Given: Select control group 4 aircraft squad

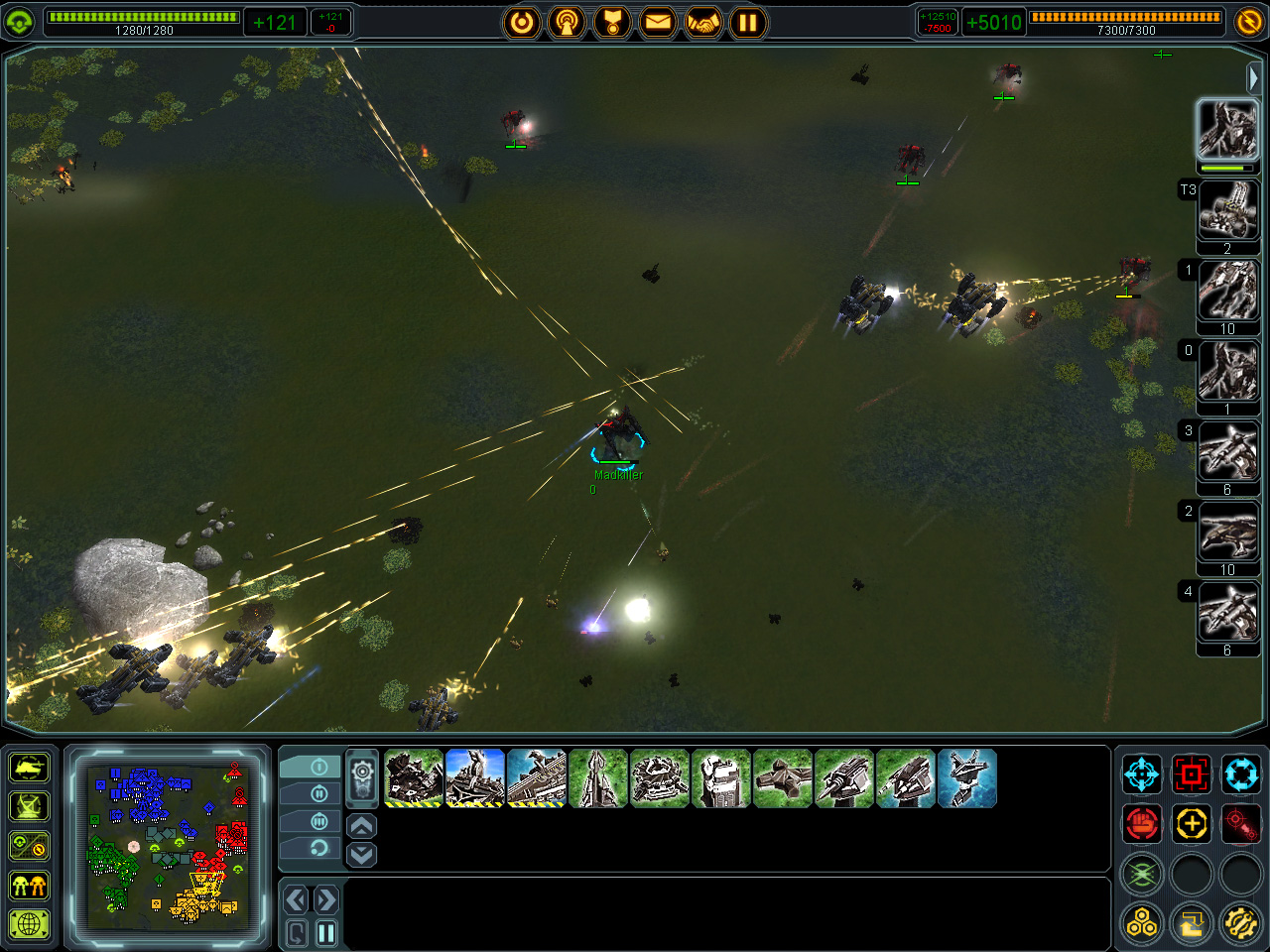Looking at the screenshot, I should point(1227,613).
